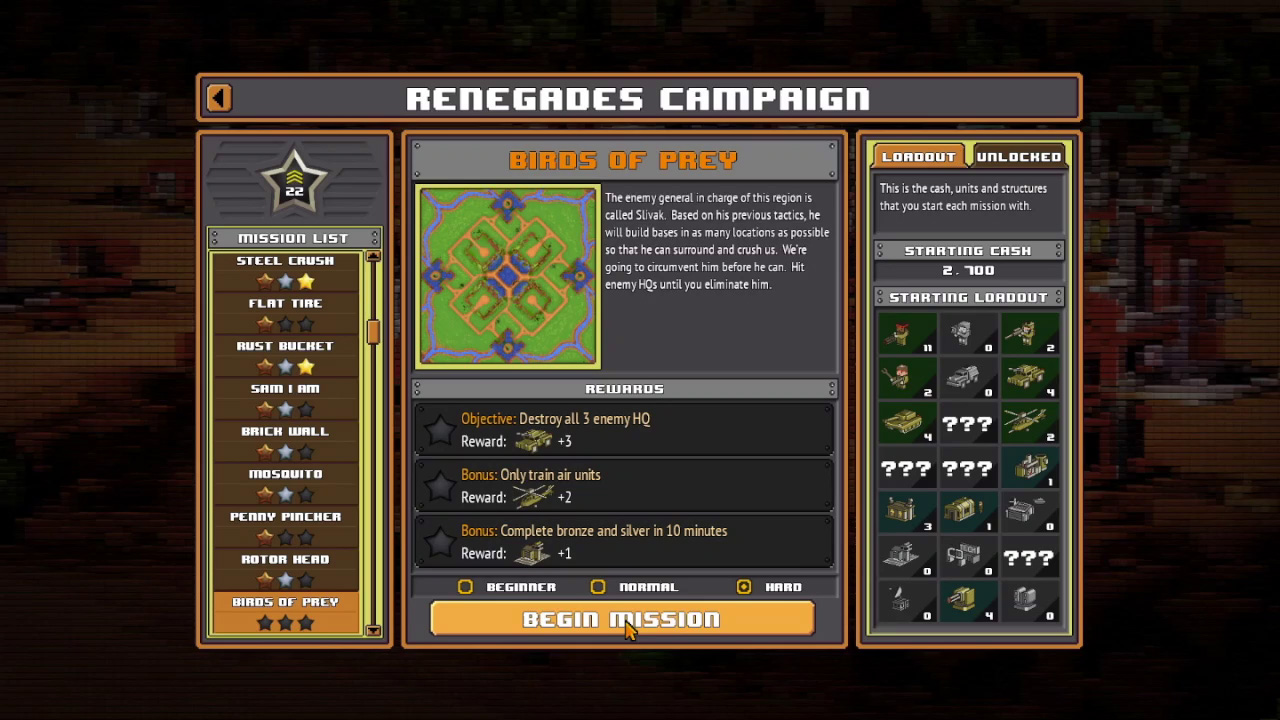1280x720 pixels.
Task: Select Hard difficulty
Action: (x=743, y=587)
